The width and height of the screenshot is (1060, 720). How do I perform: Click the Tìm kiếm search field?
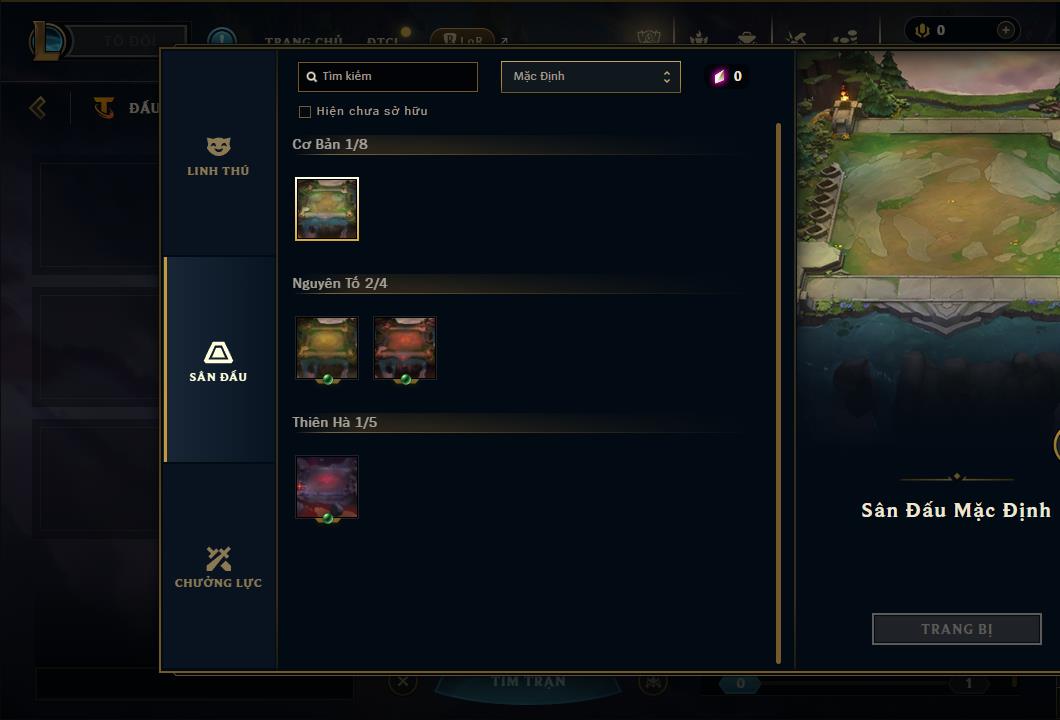coord(388,76)
